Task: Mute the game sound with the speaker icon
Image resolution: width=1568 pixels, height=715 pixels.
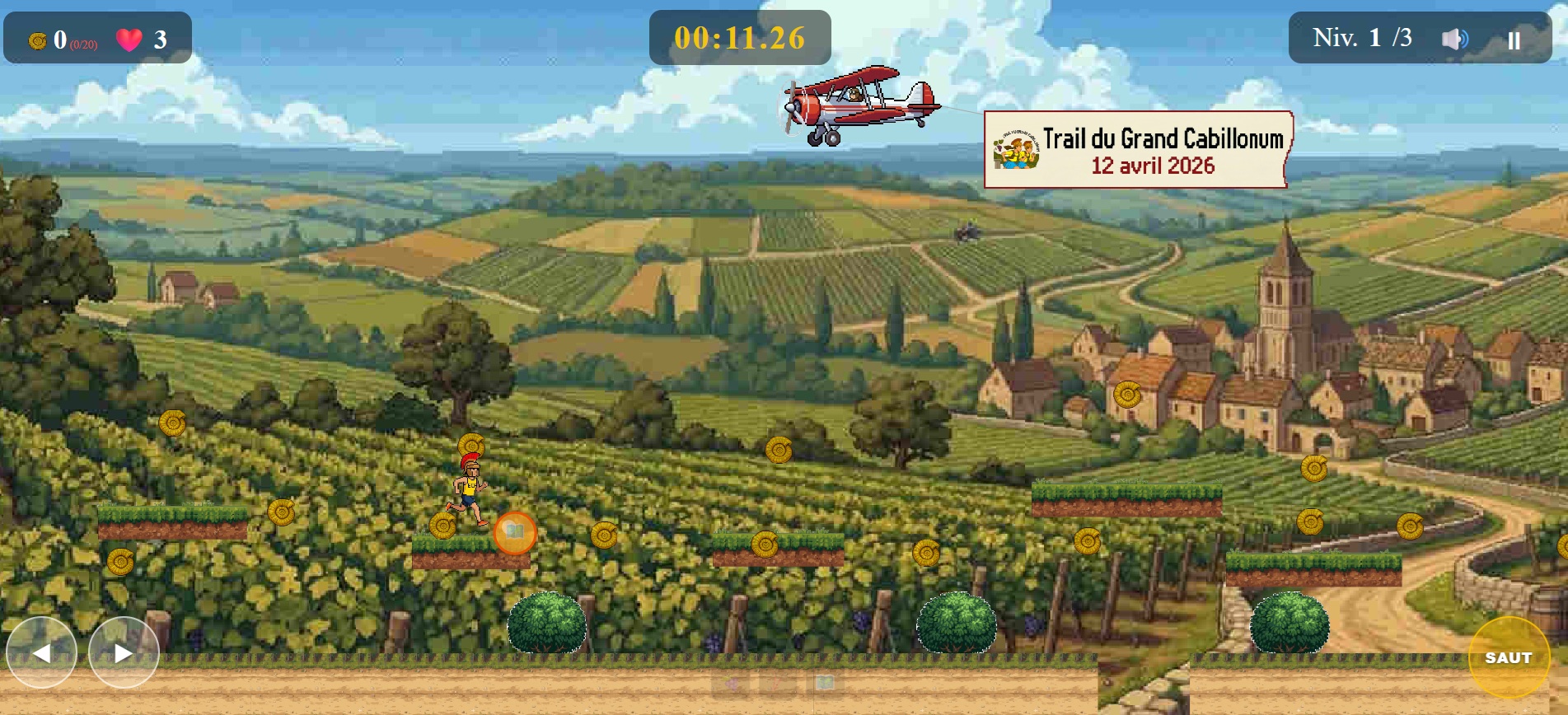Action: click(1457, 36)
